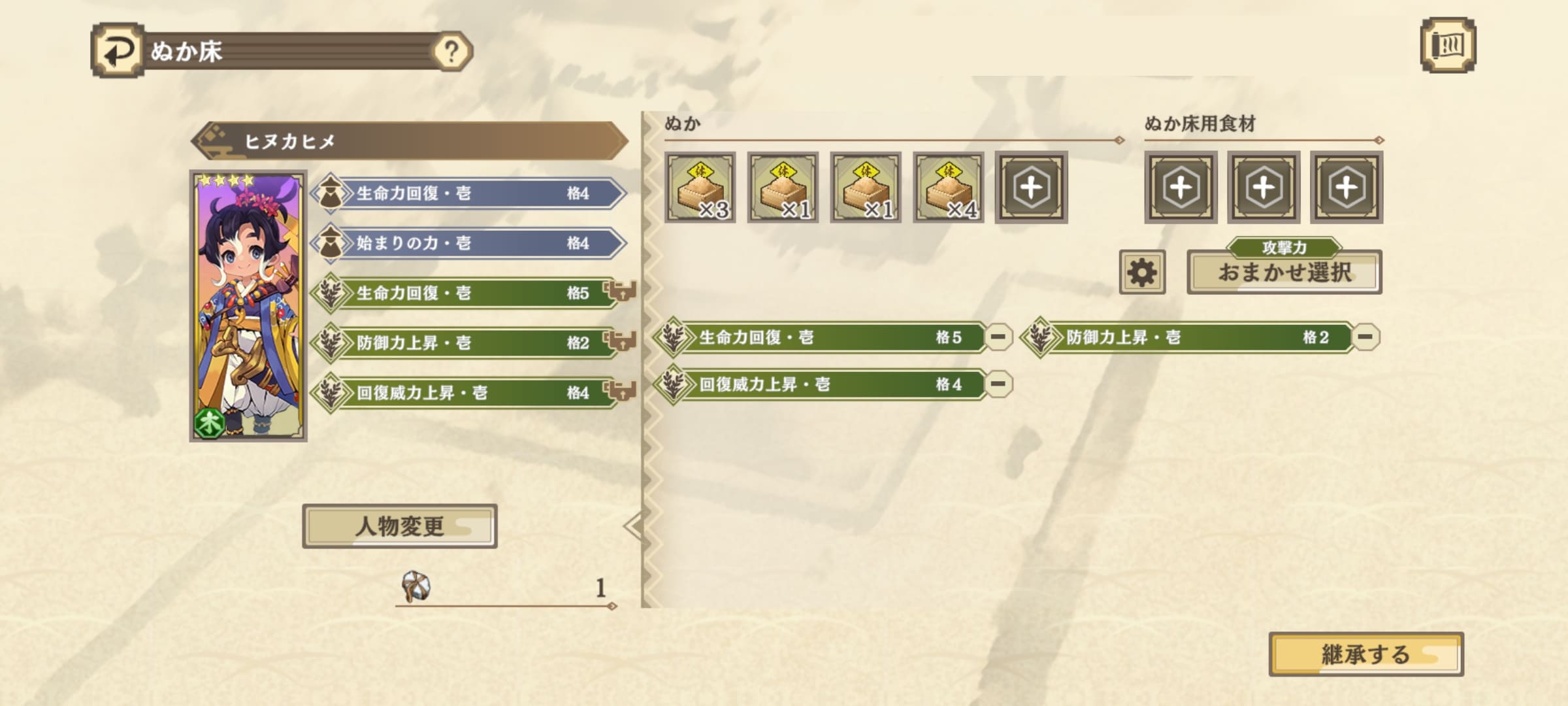Toggle lock on 防御力上昇・壱 skill in character list

(x=621, y=341)
